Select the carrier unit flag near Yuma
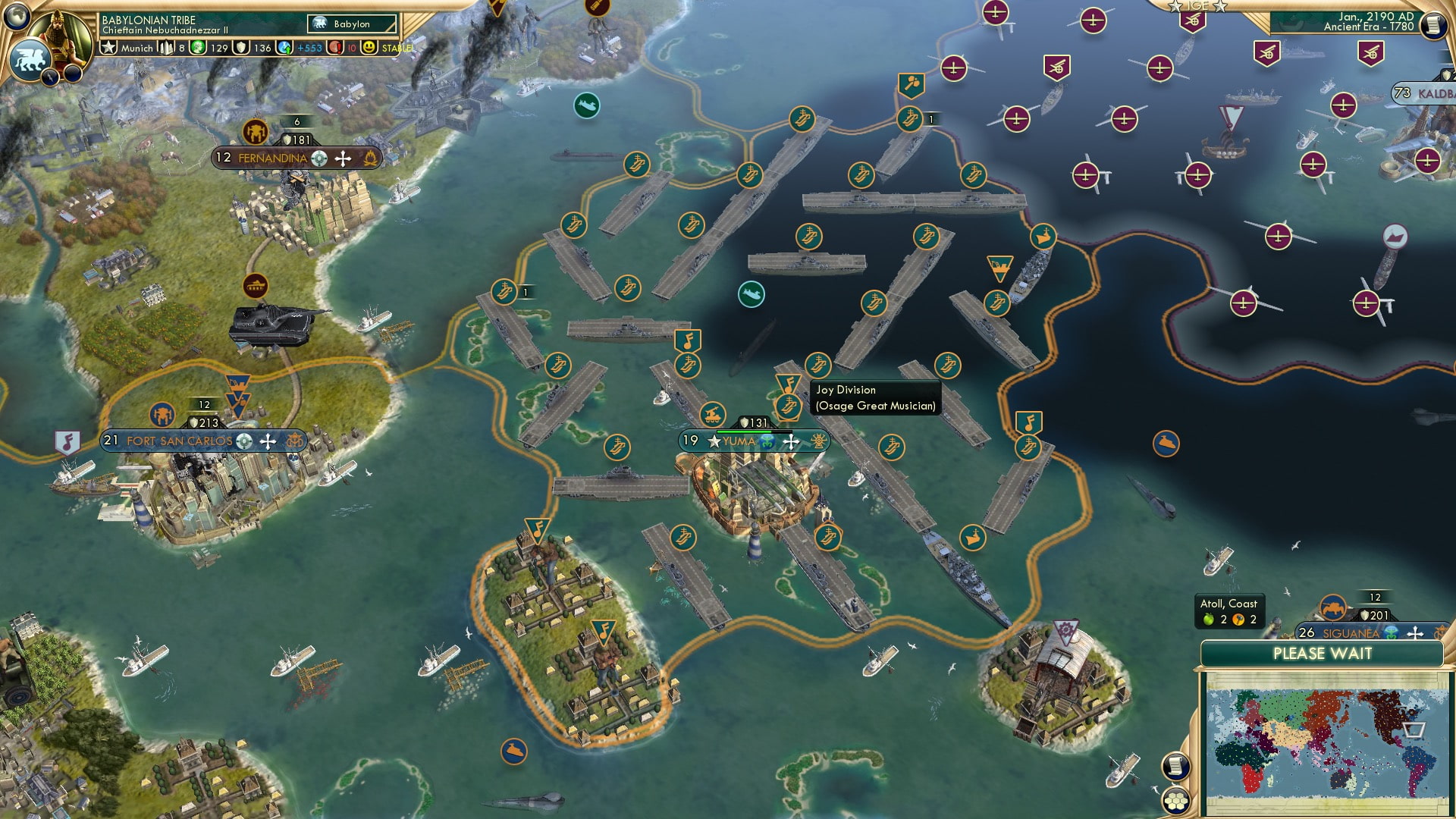Viewport: 1456px width, 819px height. coord(788,406)
